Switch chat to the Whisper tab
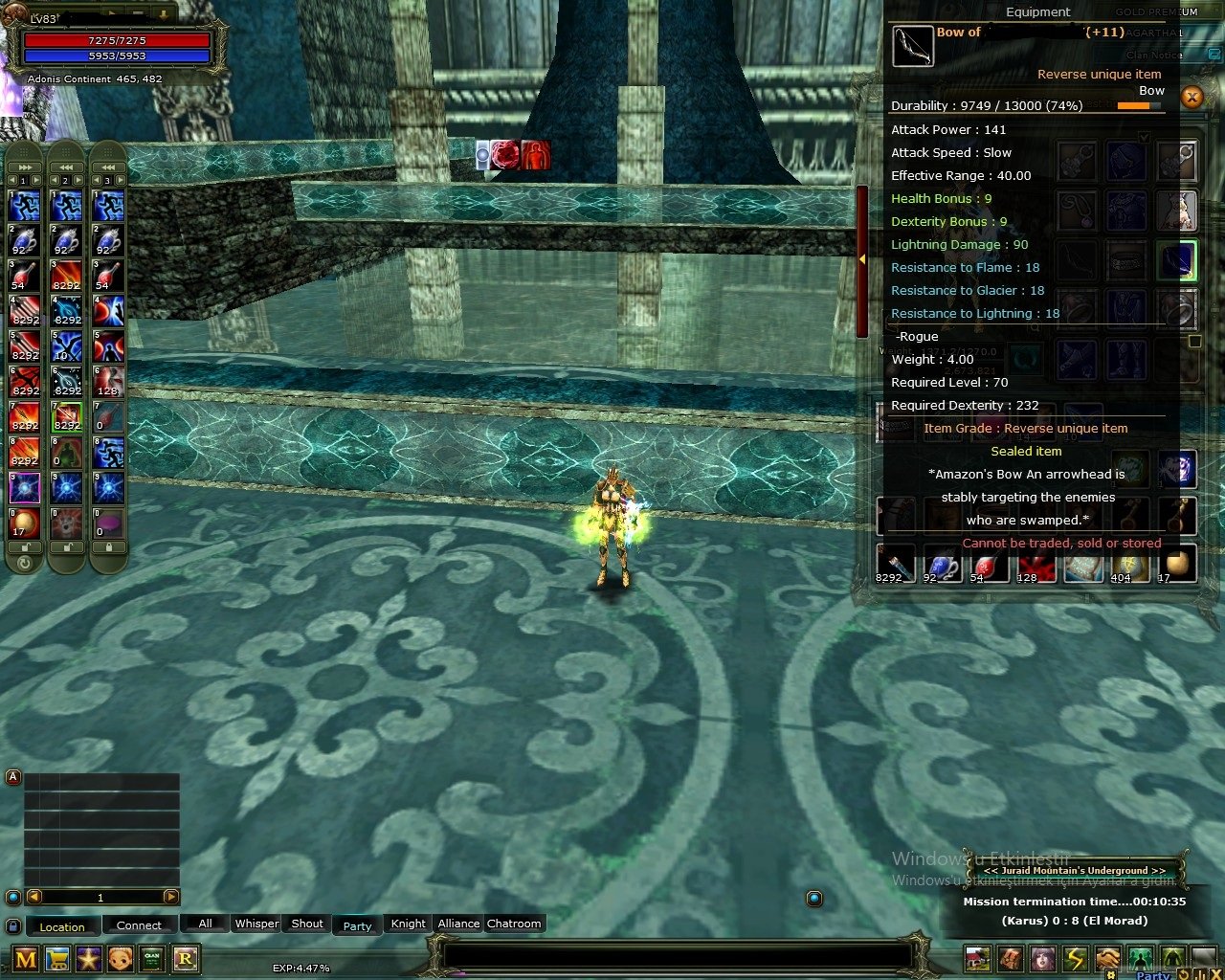This screenshot has height=980, width=1225. pyautogui.click(x=256, y=924)
